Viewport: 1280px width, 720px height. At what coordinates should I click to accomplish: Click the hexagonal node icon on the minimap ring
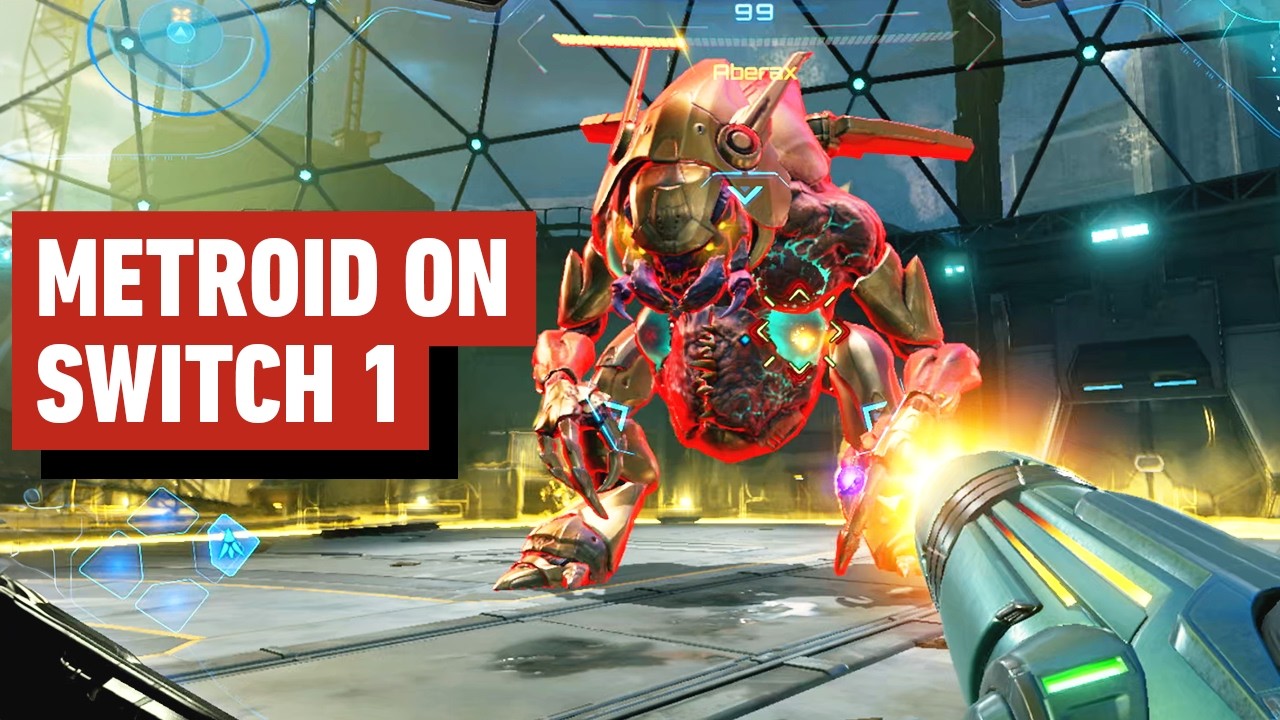(127, 42)
